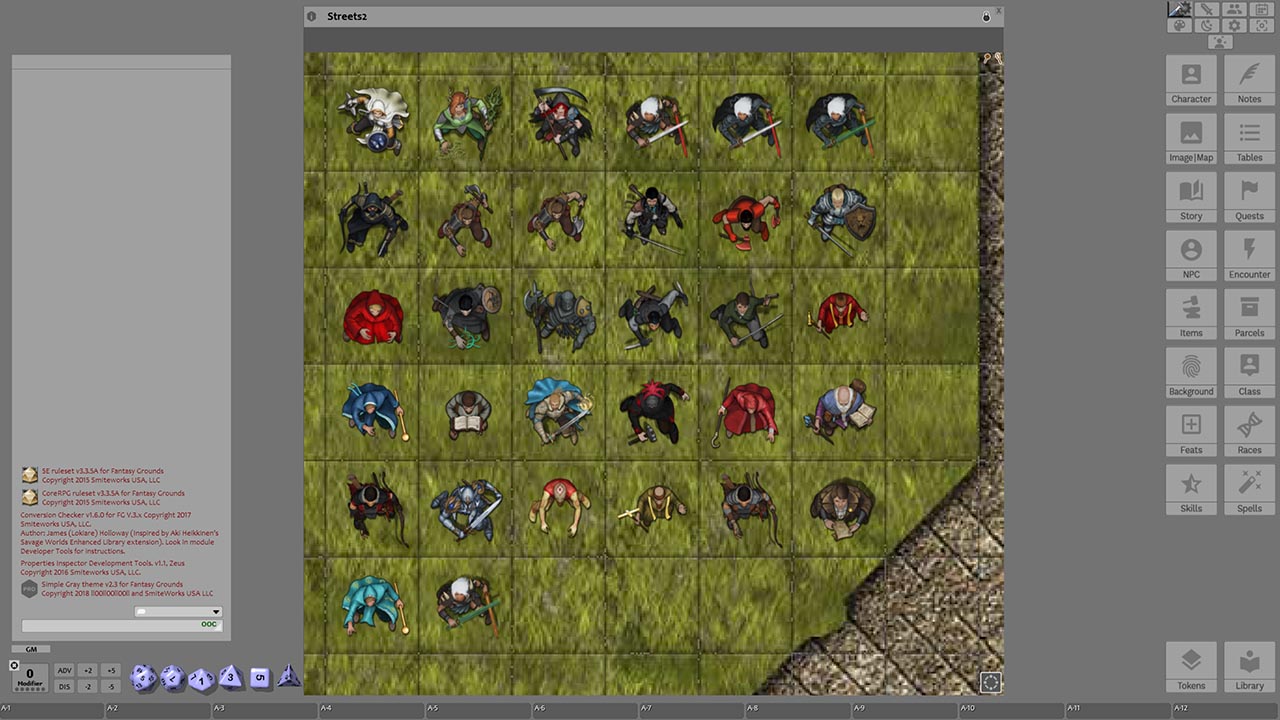Image resolution: width=1280 pixels, height=720 pixels.
Task: Toggle night lighting with the moon icon
Action: click(1207, 25)
